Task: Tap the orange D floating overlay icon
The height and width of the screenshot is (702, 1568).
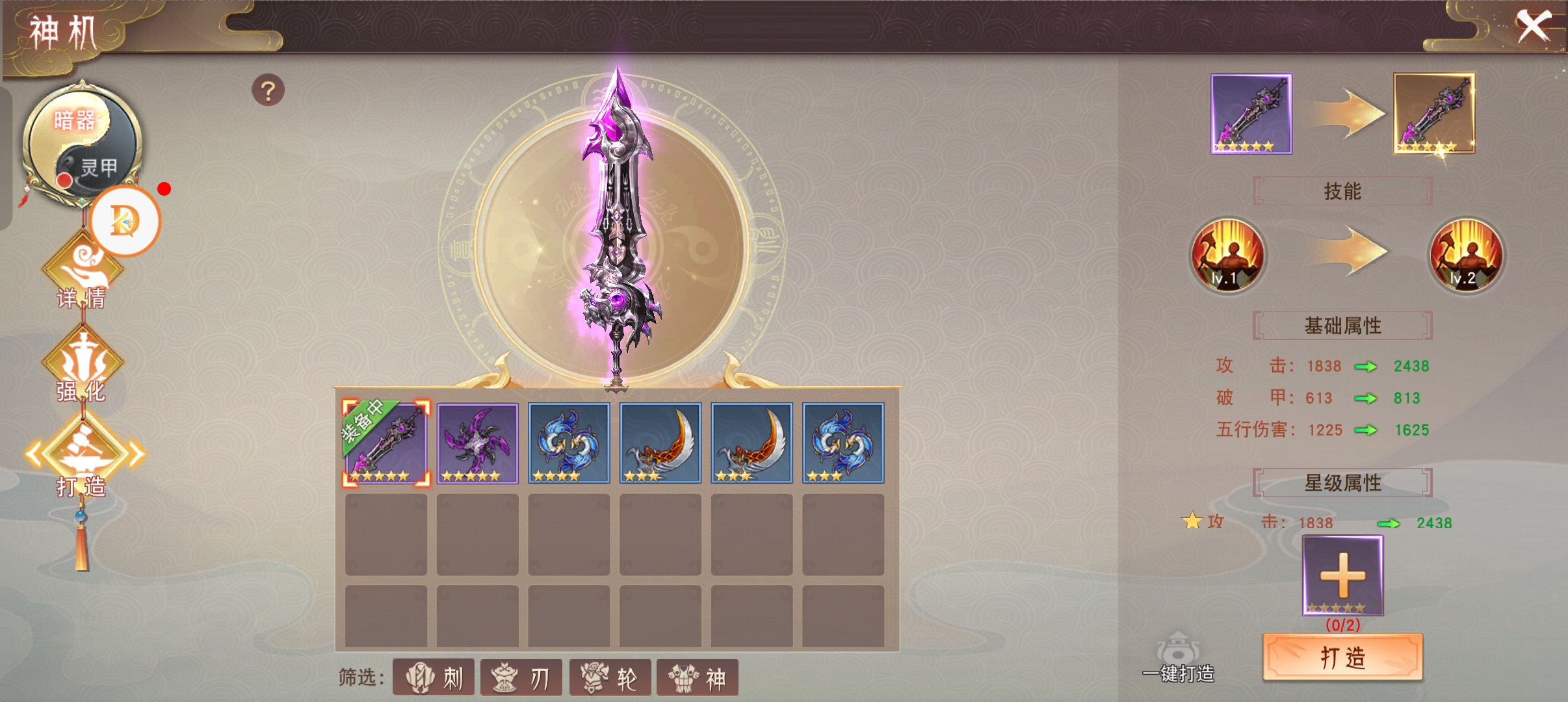Action: 125,221
